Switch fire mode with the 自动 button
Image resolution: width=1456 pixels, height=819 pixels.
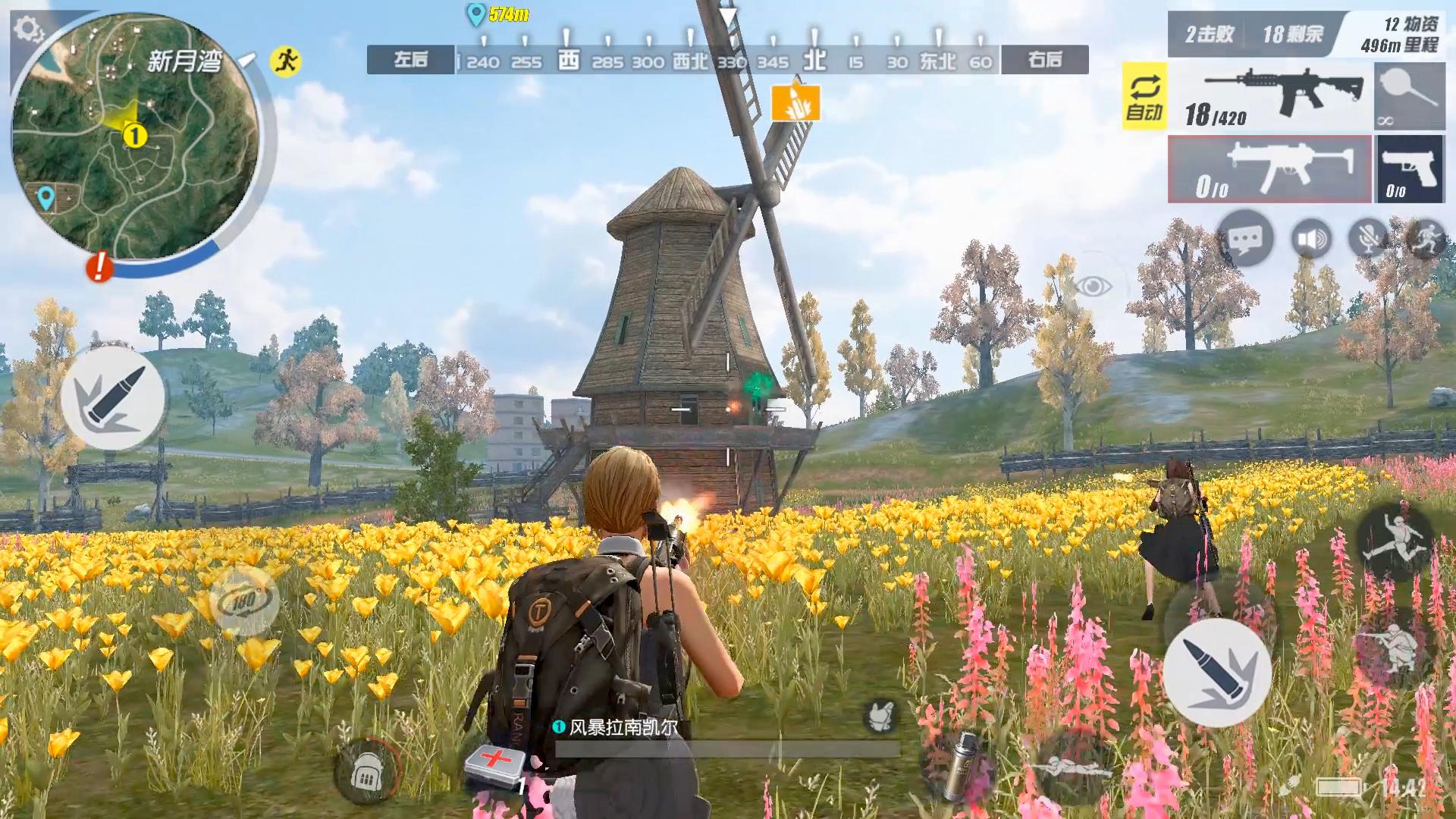point(1144,97)
